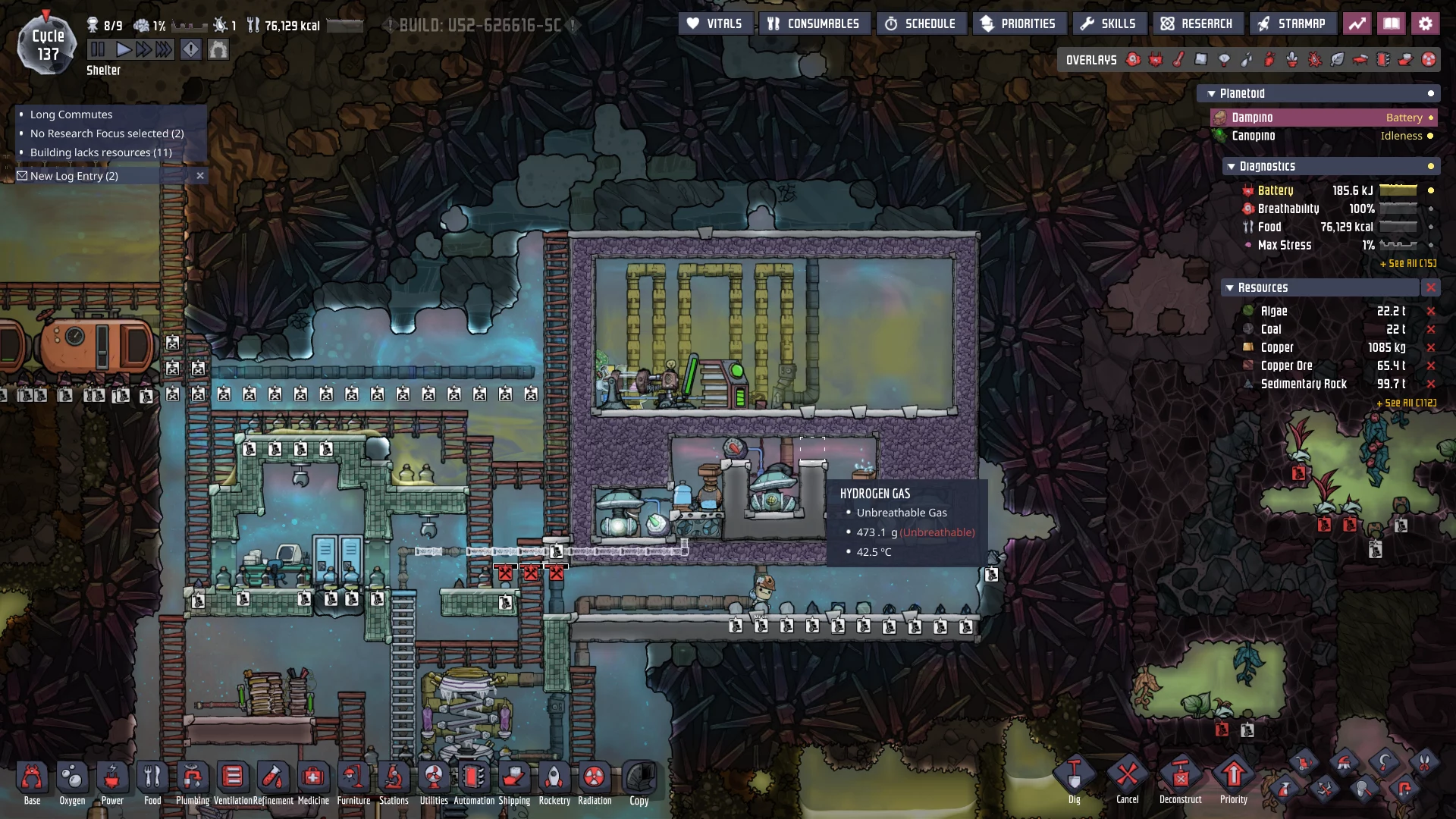Viewport: 1456px width, 819px height.
Task: Open the Consumables screen
Action: [x=814, y=24]
